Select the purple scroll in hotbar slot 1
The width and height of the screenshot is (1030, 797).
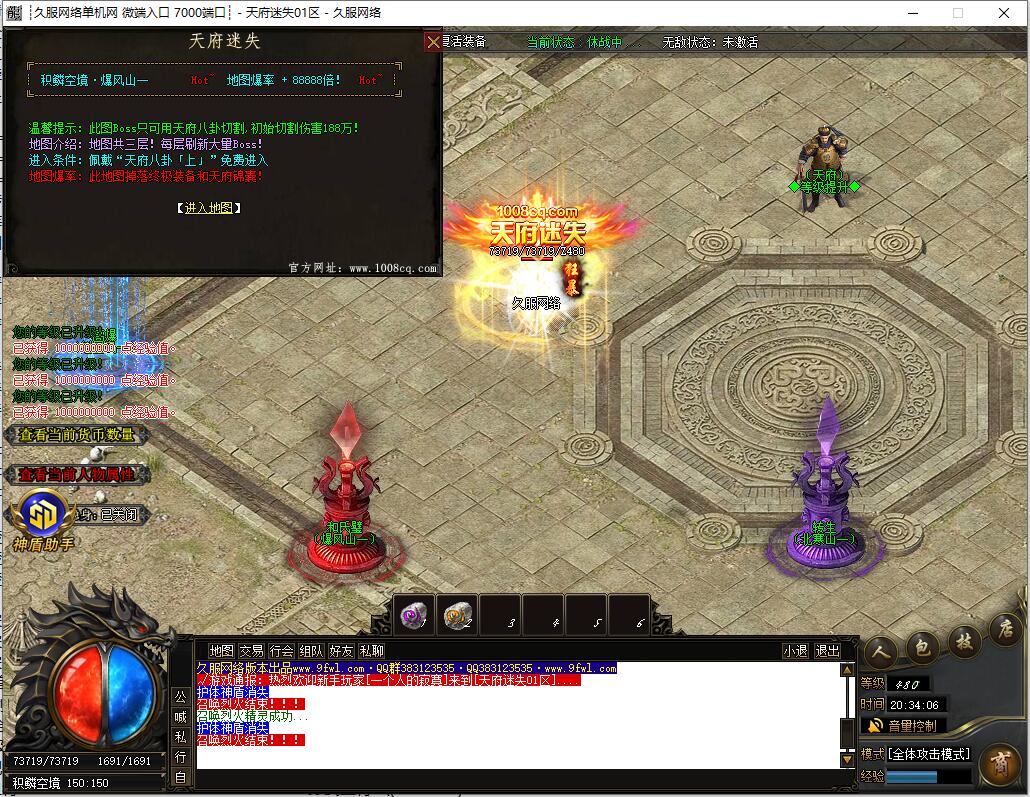coord(412,616)
